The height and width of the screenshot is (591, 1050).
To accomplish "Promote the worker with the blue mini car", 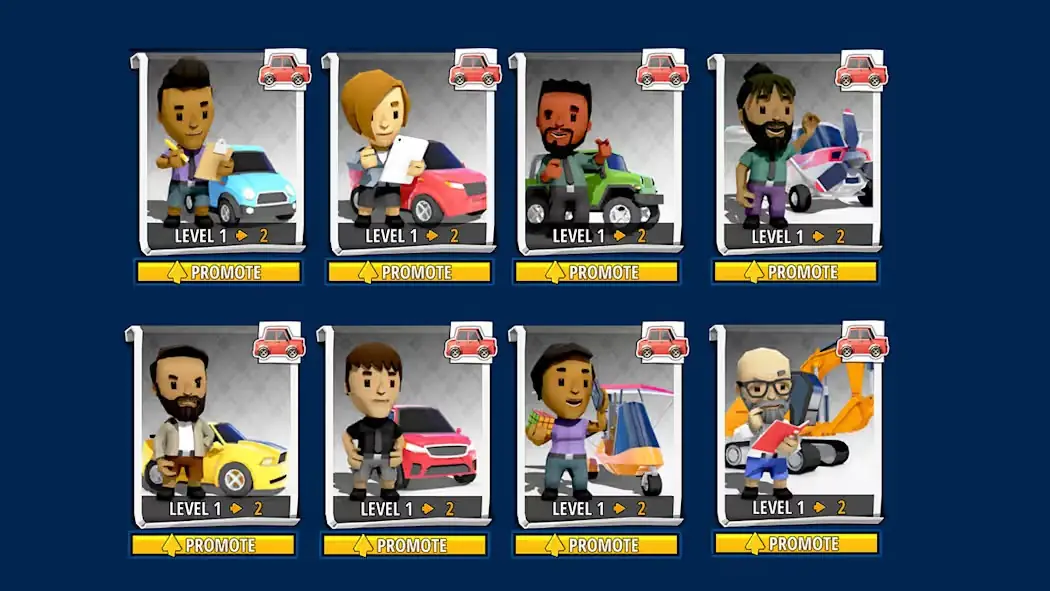I will click(x=219, y=272).
